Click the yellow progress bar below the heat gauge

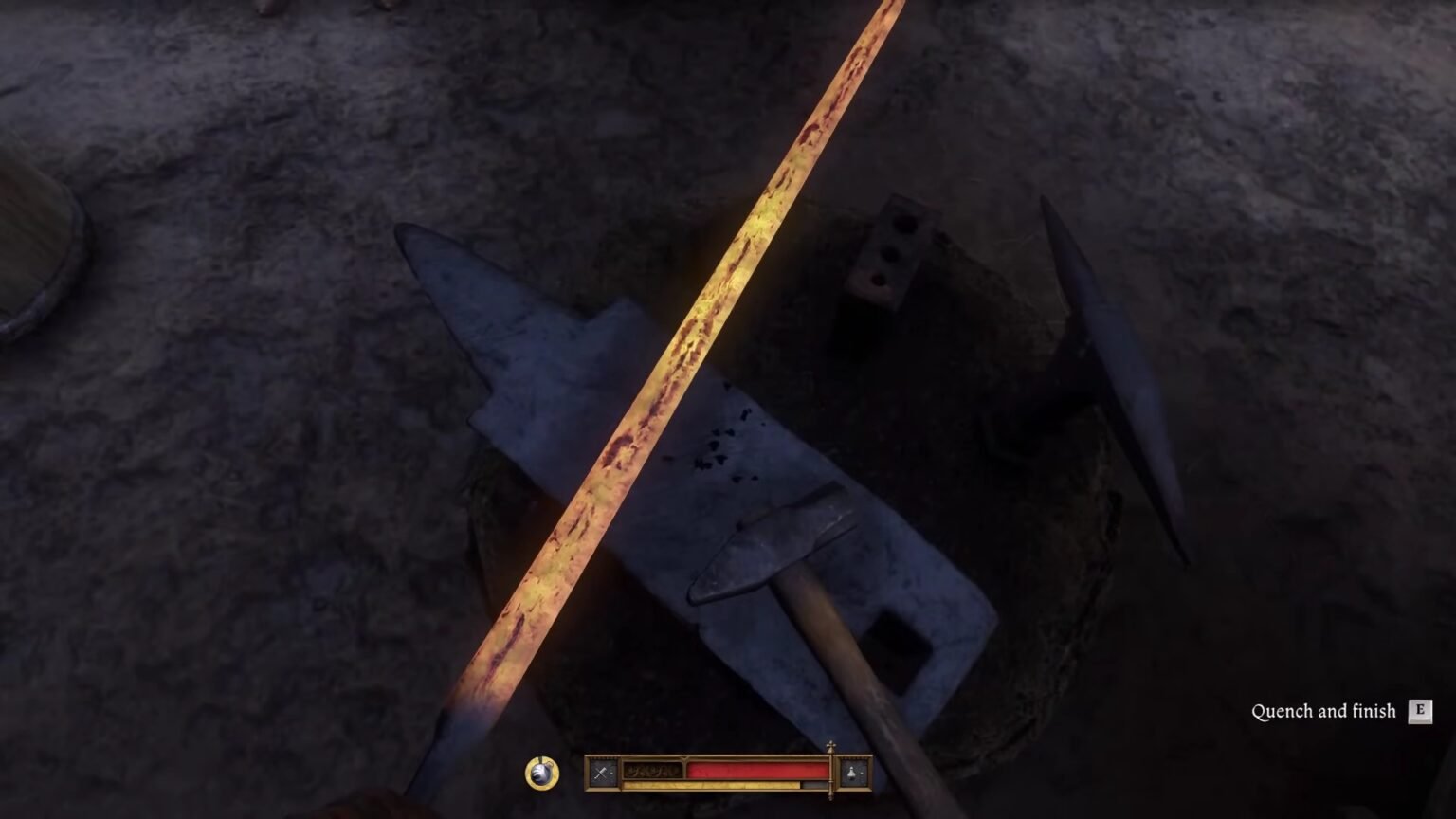pos(711,783)
